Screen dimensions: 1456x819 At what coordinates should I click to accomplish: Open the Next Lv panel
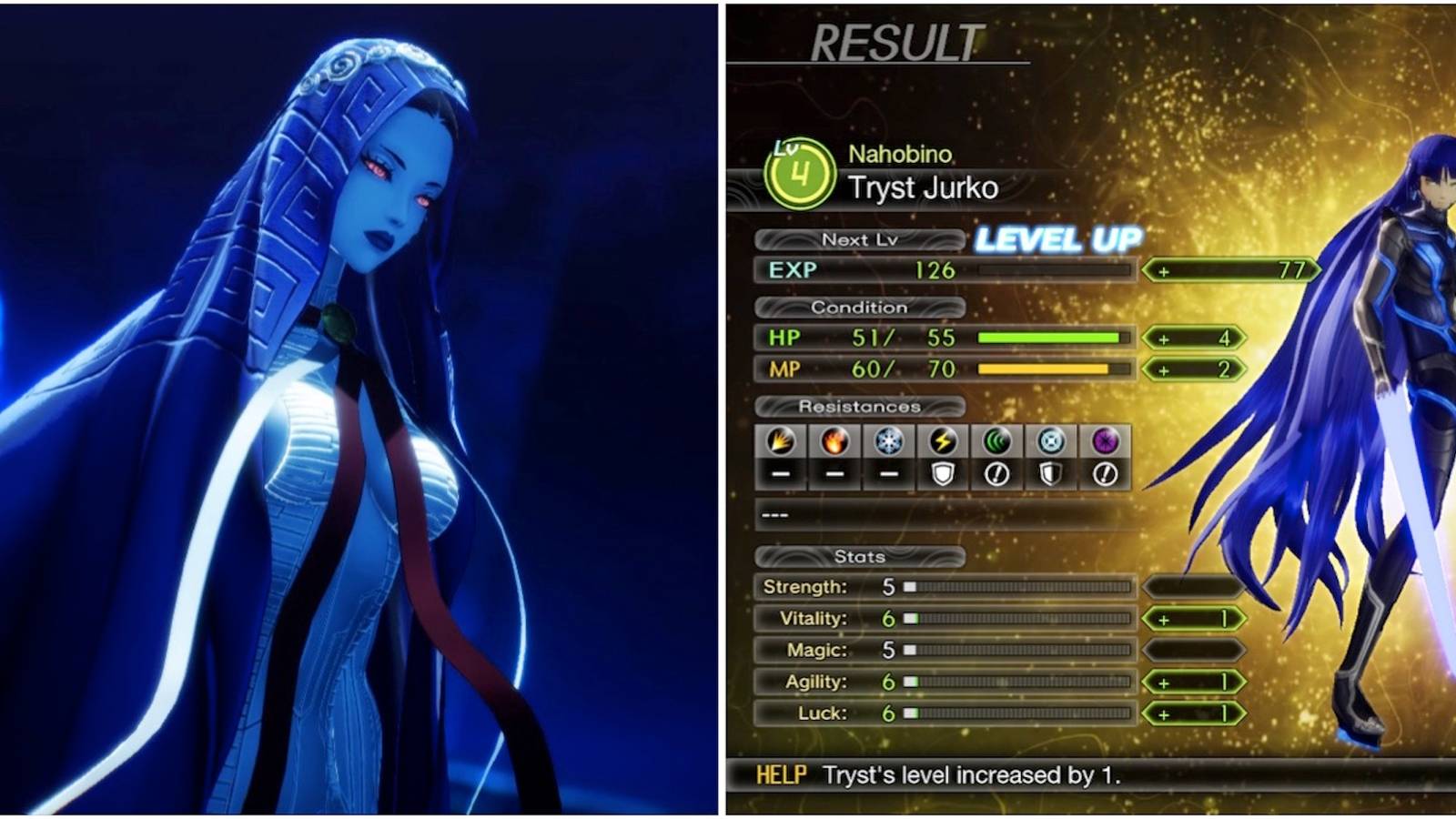pyautogui.click(x=861, y=240)
